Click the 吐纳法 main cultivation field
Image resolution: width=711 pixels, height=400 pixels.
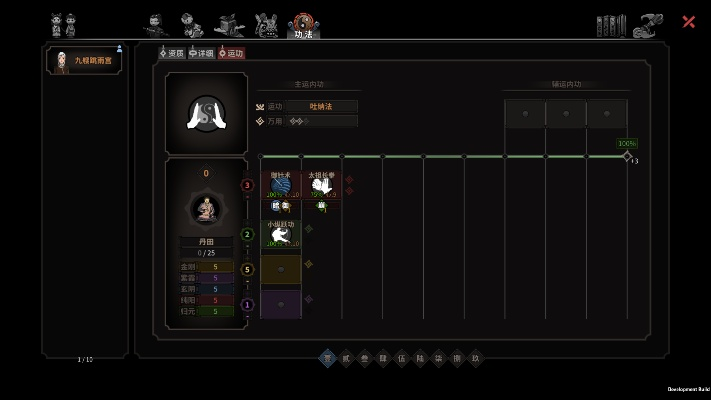pos(320,106)
